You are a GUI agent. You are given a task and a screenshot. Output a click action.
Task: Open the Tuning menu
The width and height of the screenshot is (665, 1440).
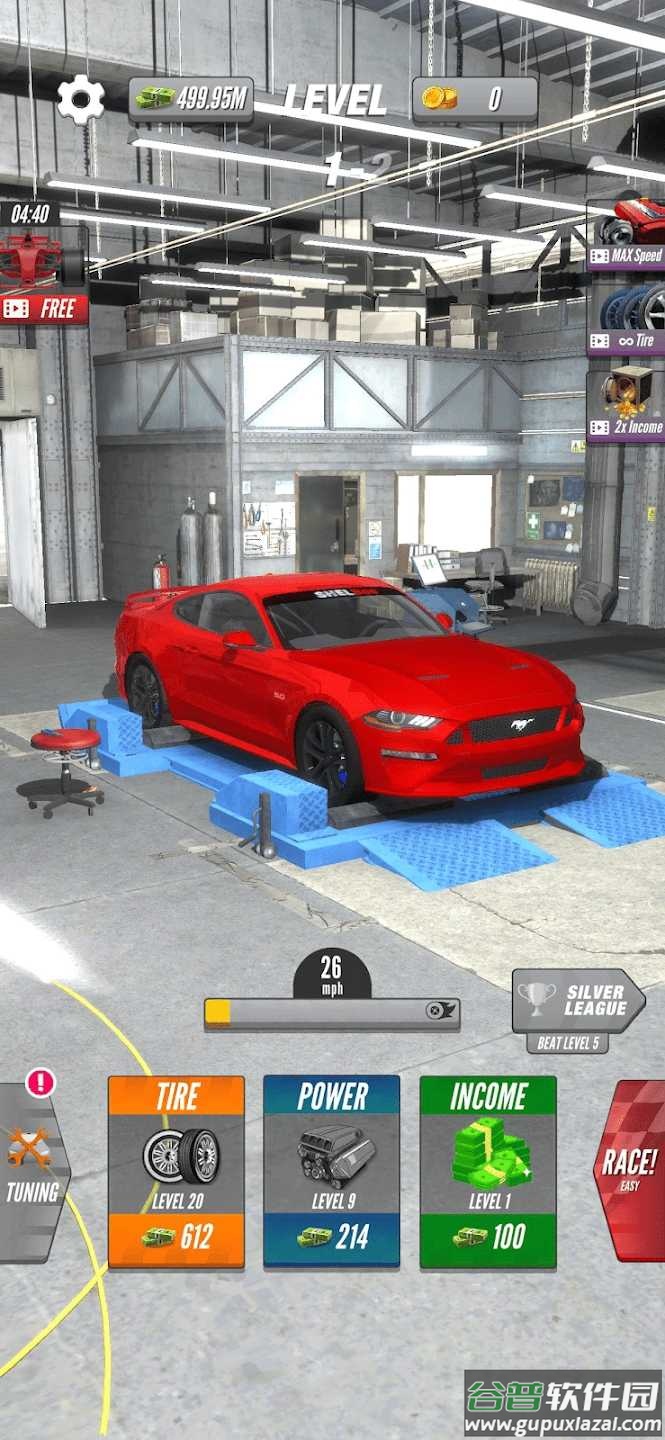(32, 1171)
